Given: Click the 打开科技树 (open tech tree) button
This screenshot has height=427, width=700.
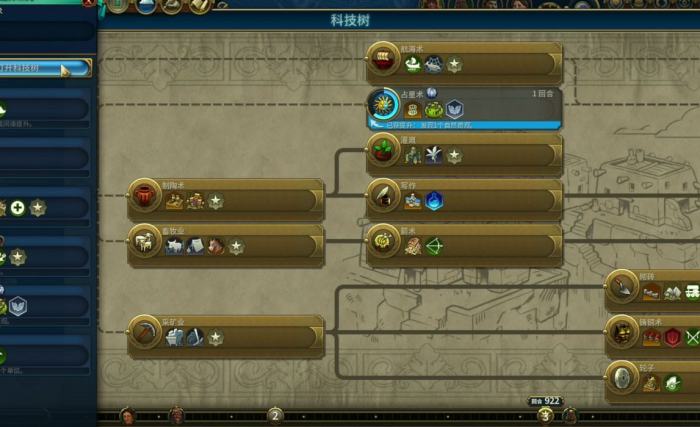Looking at the screenshot, I should pos(45,68).
